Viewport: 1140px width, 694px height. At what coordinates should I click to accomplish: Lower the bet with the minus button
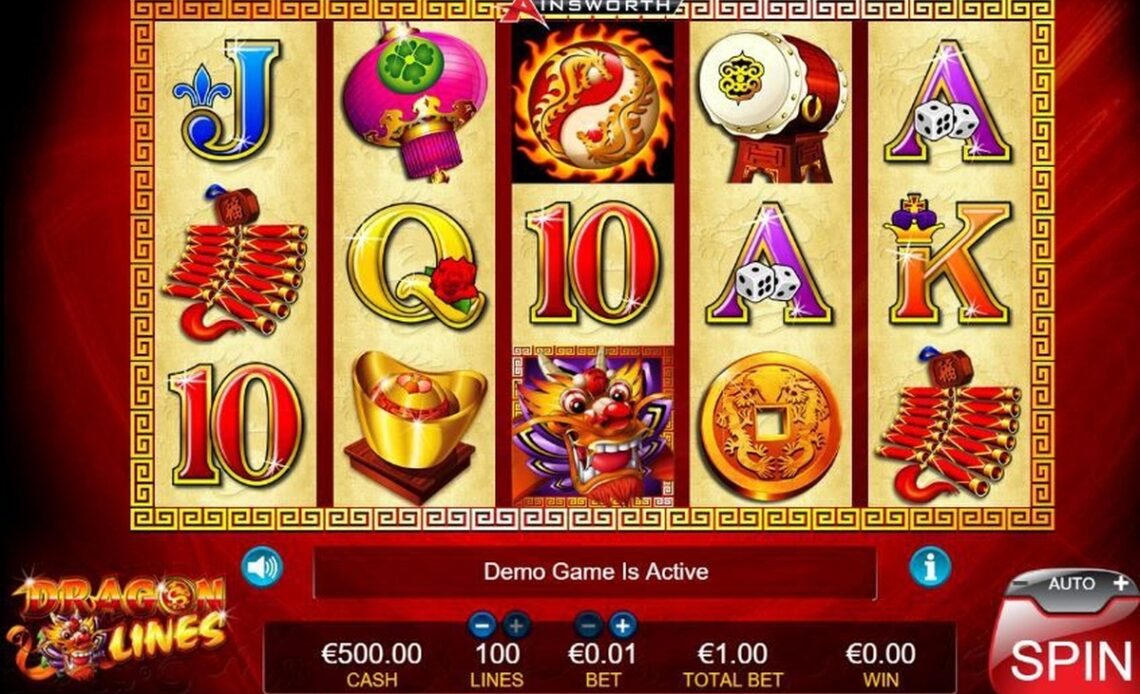pyautogui.click(x=590, y=626)
